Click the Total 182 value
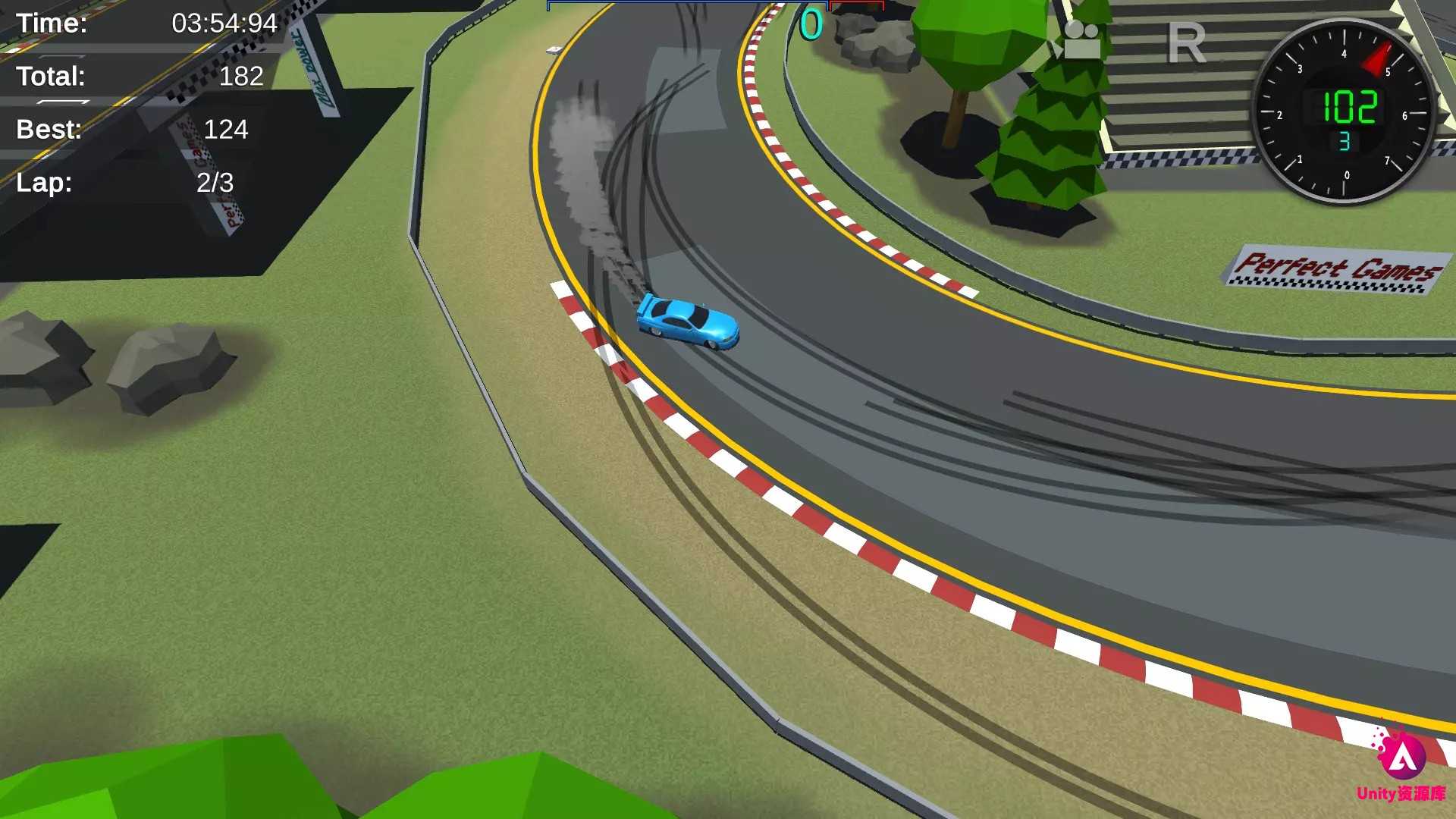 [241, 76]
